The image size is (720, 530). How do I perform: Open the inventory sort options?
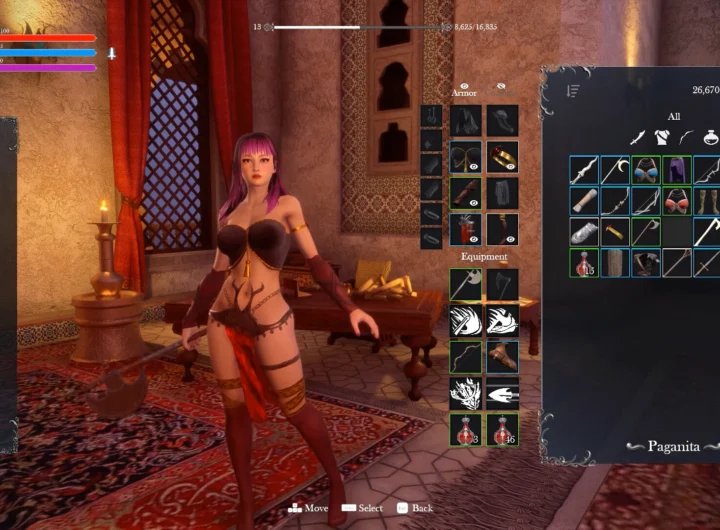[x=573, y=91]
